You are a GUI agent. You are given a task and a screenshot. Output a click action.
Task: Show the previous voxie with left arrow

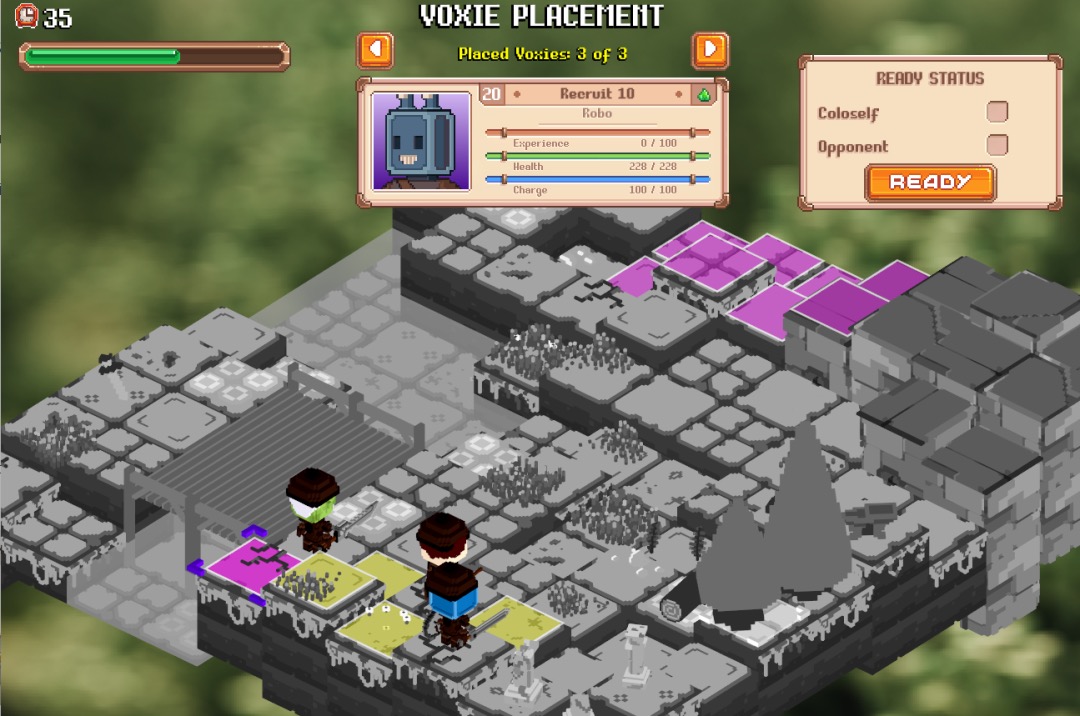pos(375,50)
